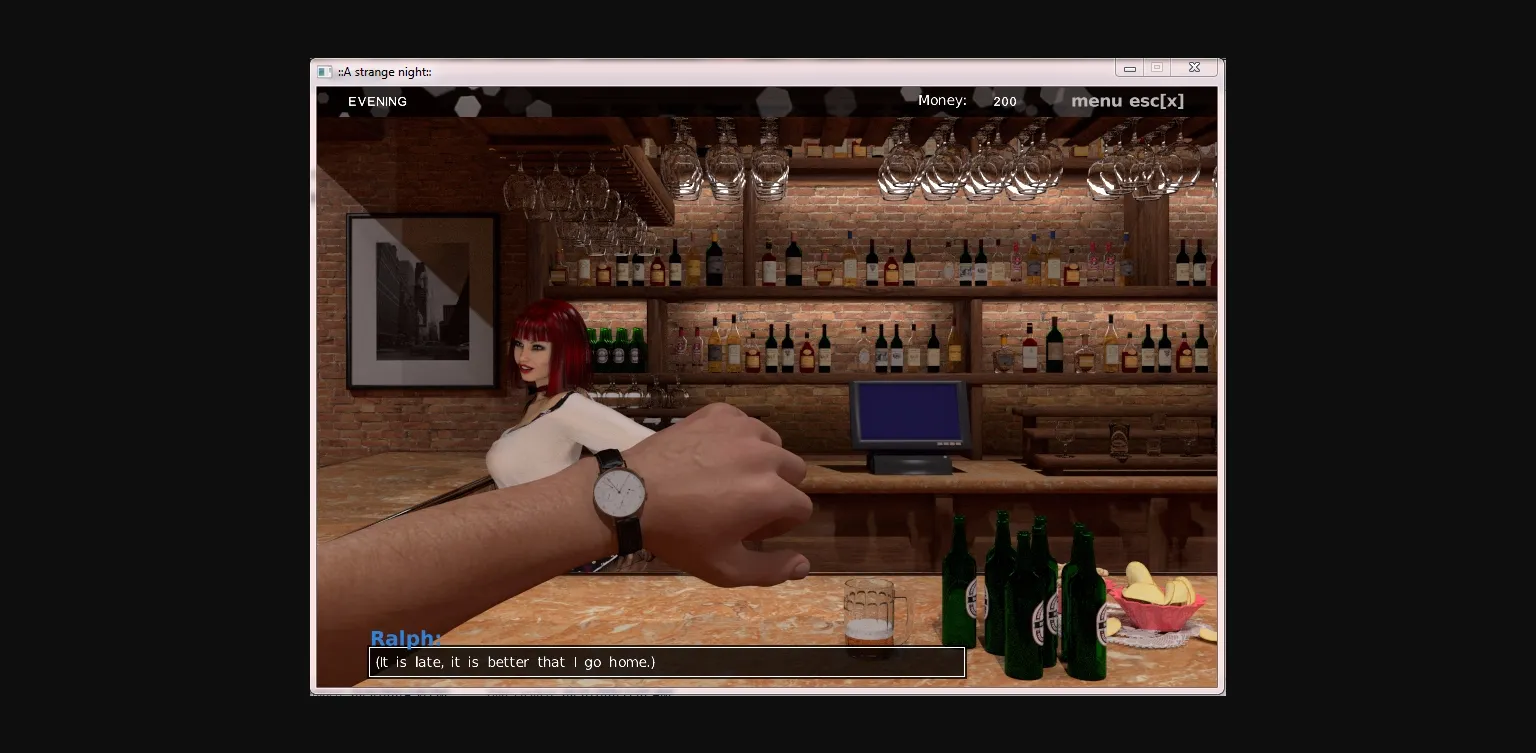Click the dialogue box to advance Ralph's line

[x=667, y=662]
